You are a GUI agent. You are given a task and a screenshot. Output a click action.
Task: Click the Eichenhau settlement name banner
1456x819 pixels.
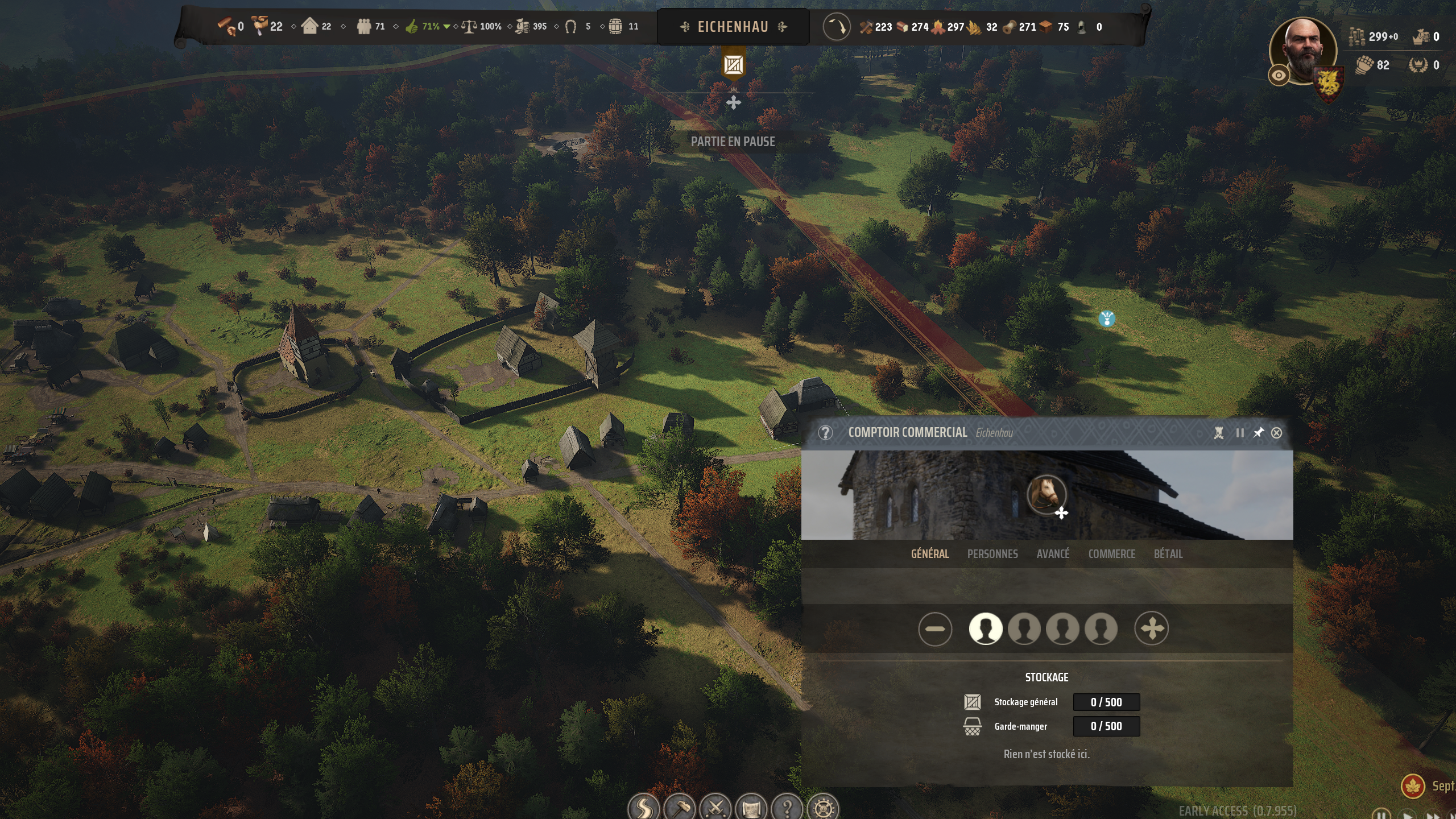[733, 27]
